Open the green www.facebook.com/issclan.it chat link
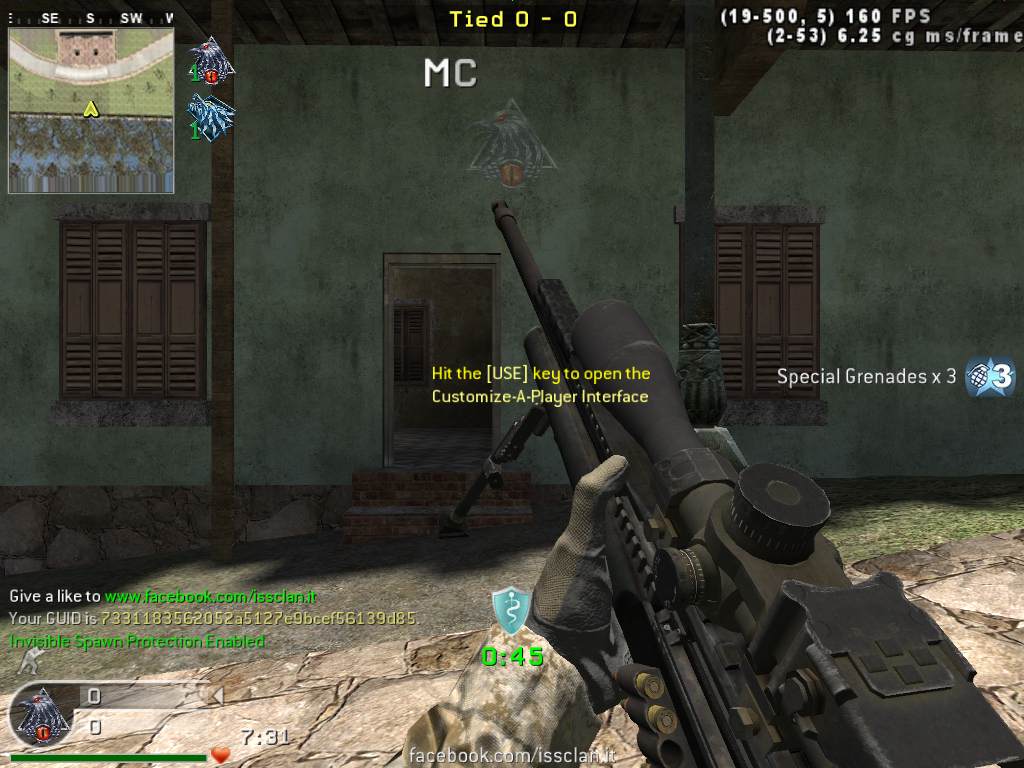 click(210, 596)
